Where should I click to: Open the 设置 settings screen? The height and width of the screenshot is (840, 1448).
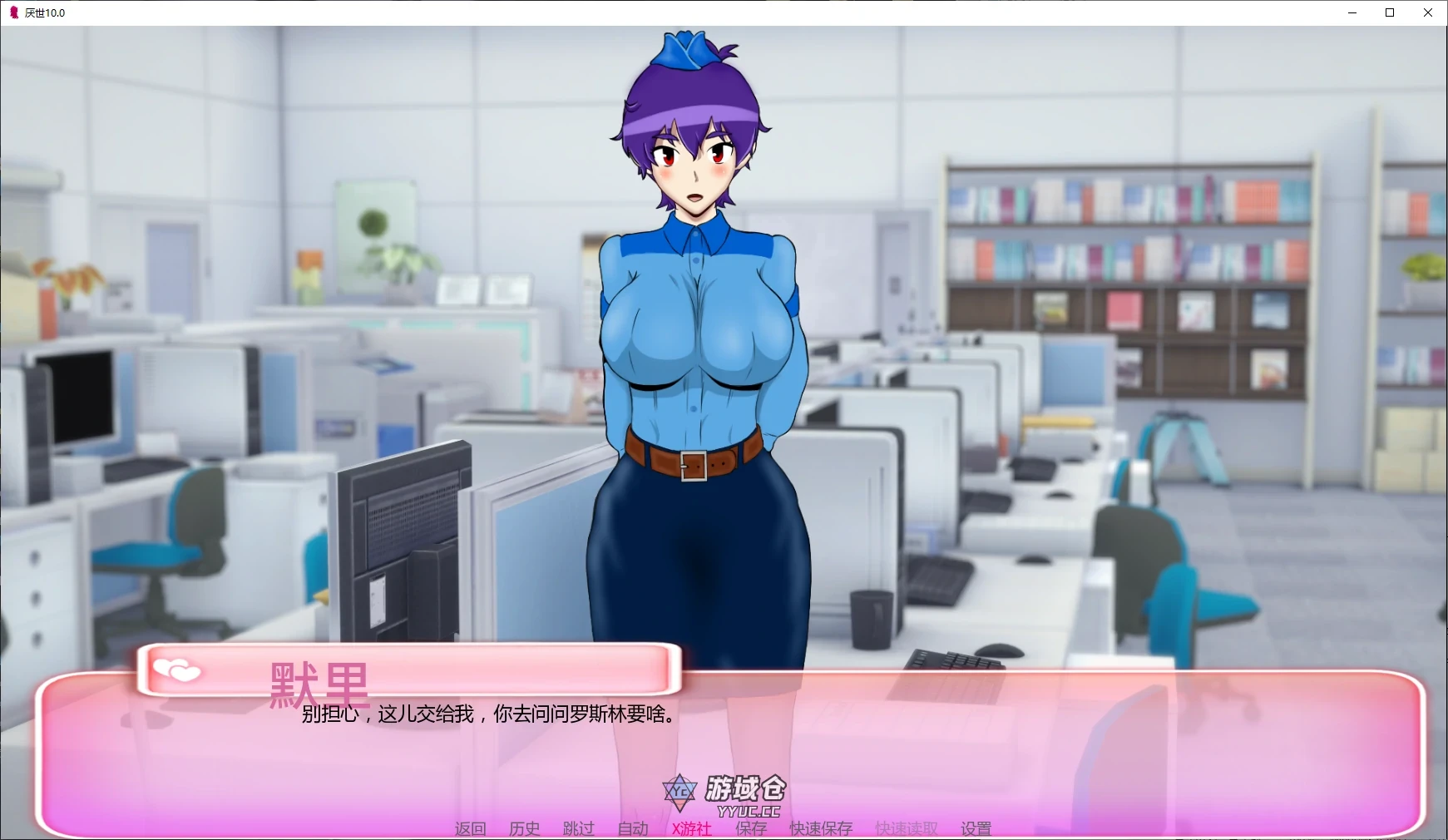coord(975,828)
